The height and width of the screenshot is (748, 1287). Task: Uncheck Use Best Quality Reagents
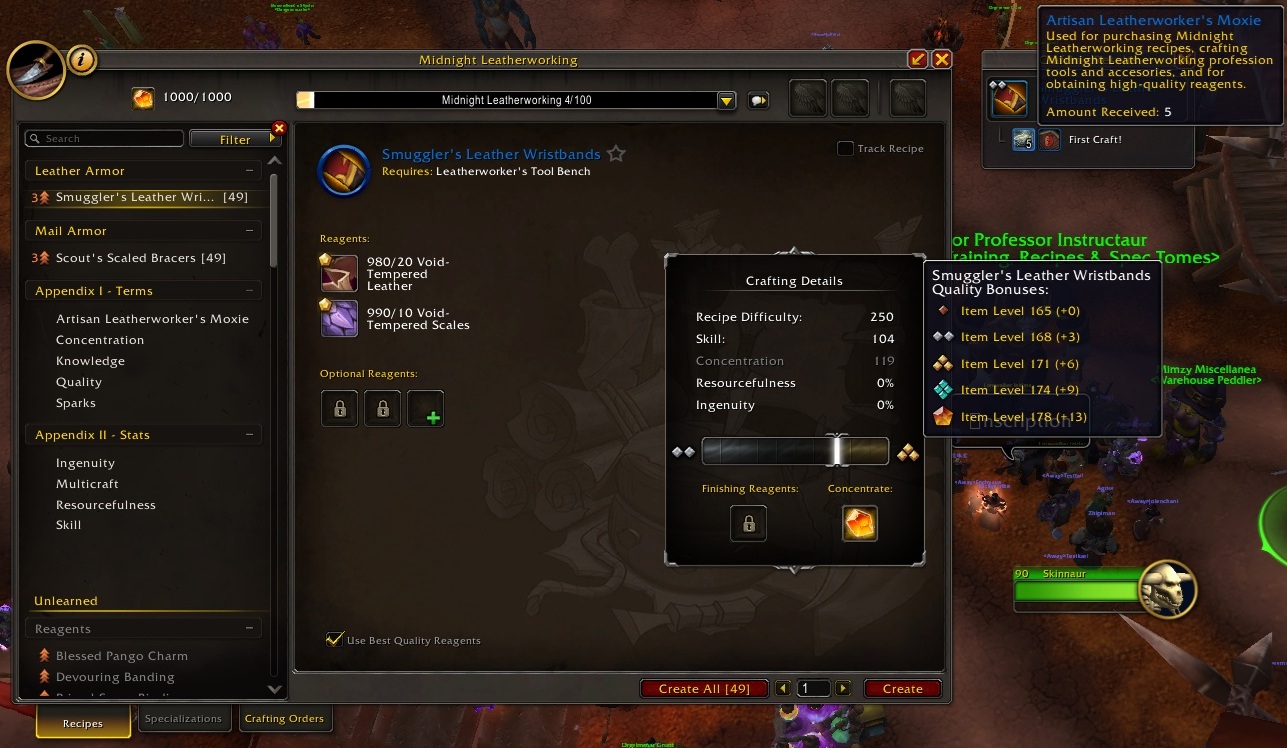coord(336,638)
